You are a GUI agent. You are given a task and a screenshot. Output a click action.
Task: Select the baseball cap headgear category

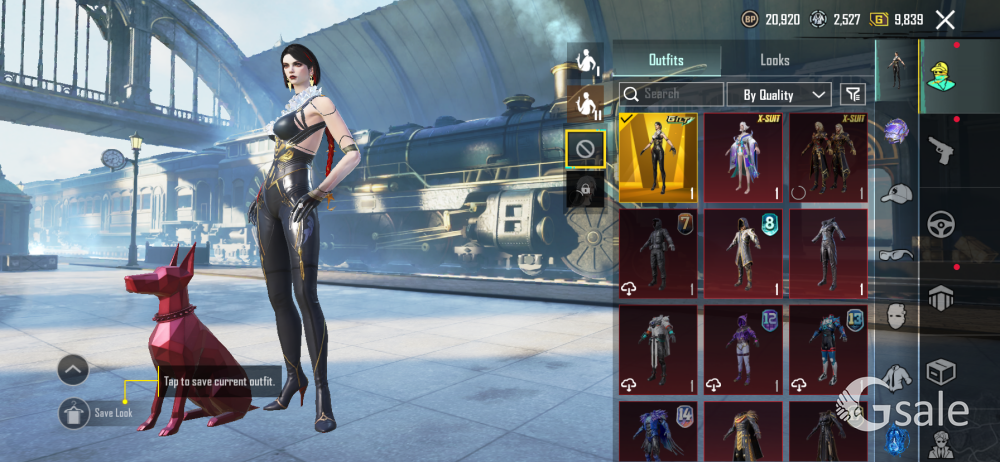896,193
